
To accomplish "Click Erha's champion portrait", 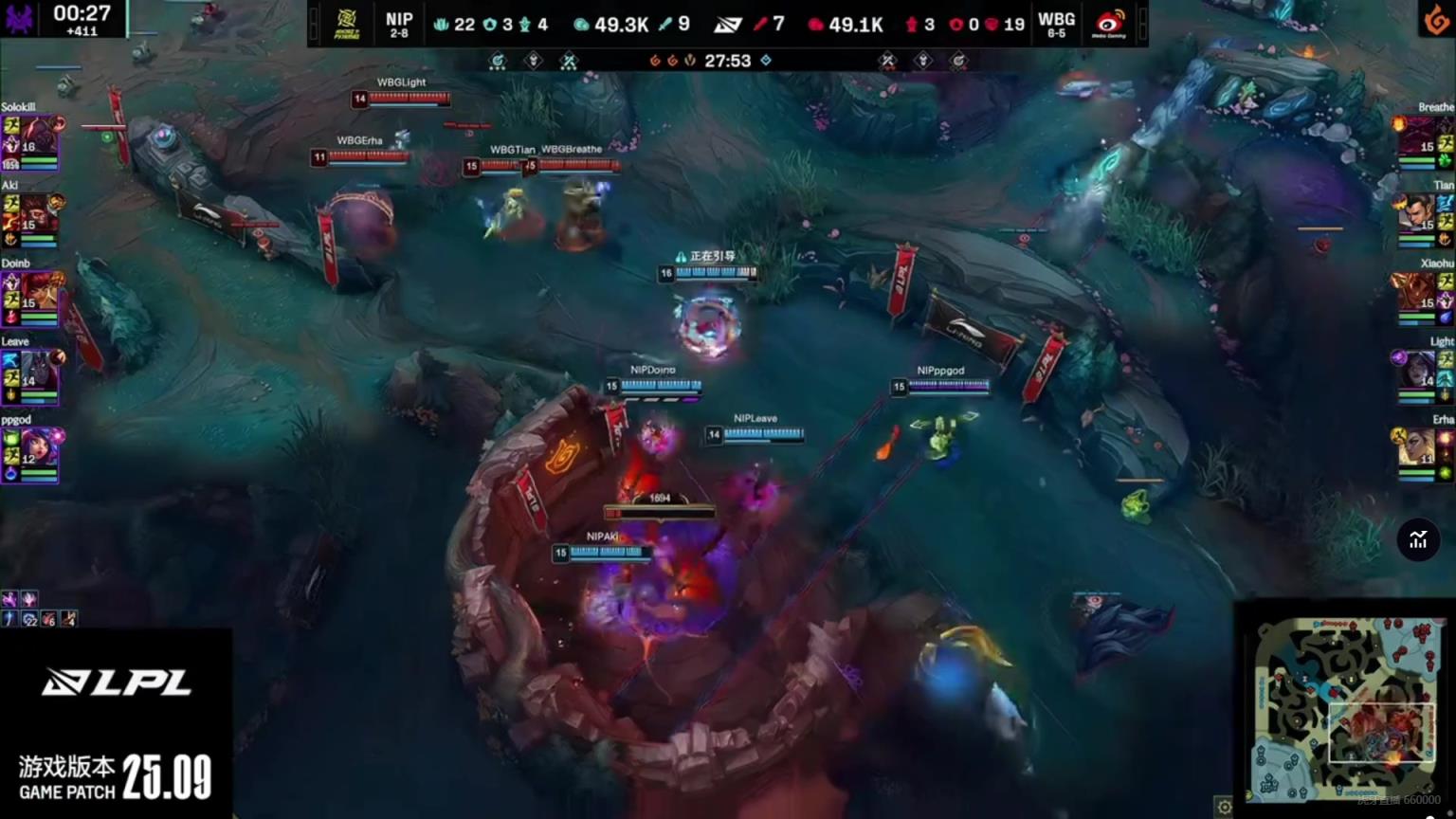I will point(1417,447).
